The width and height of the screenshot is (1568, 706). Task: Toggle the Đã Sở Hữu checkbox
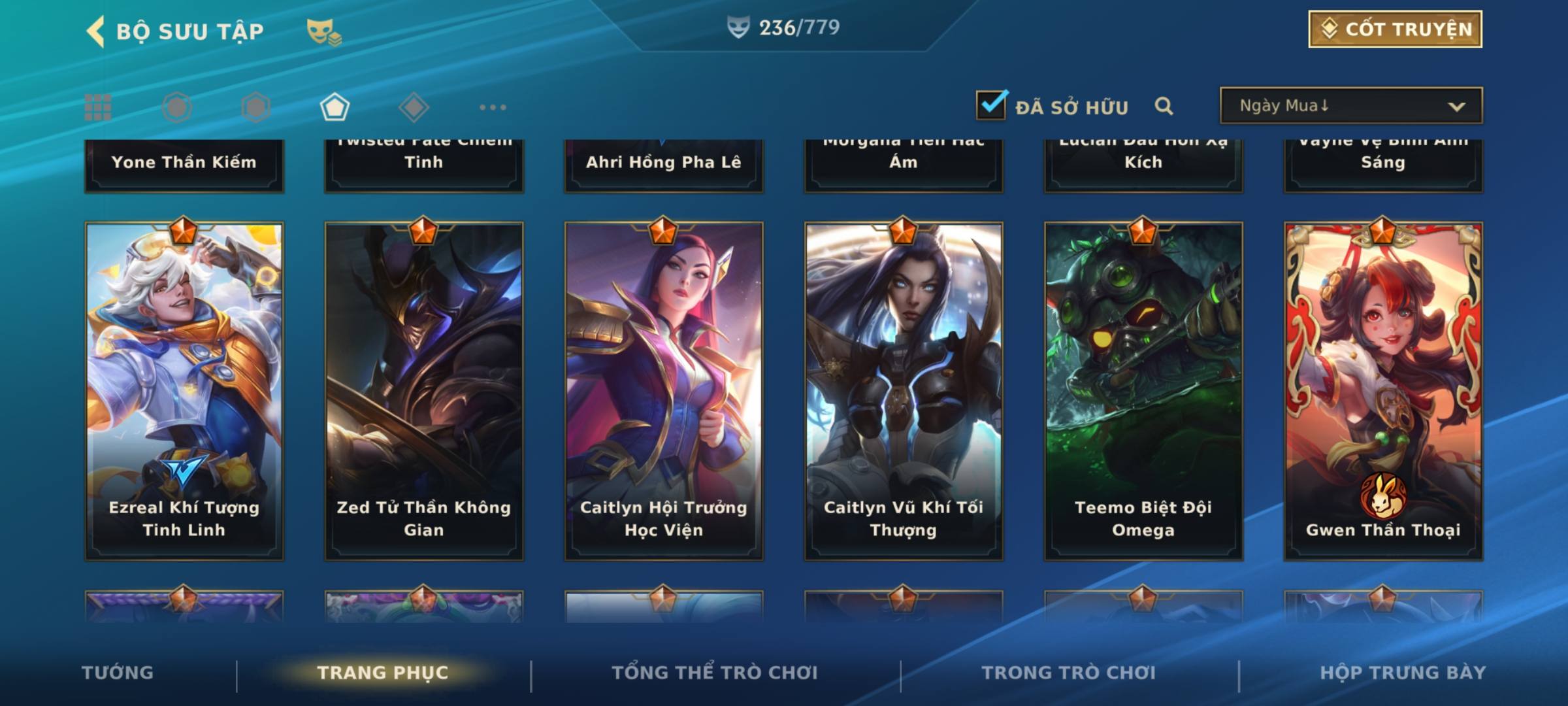tap(991, 105)
